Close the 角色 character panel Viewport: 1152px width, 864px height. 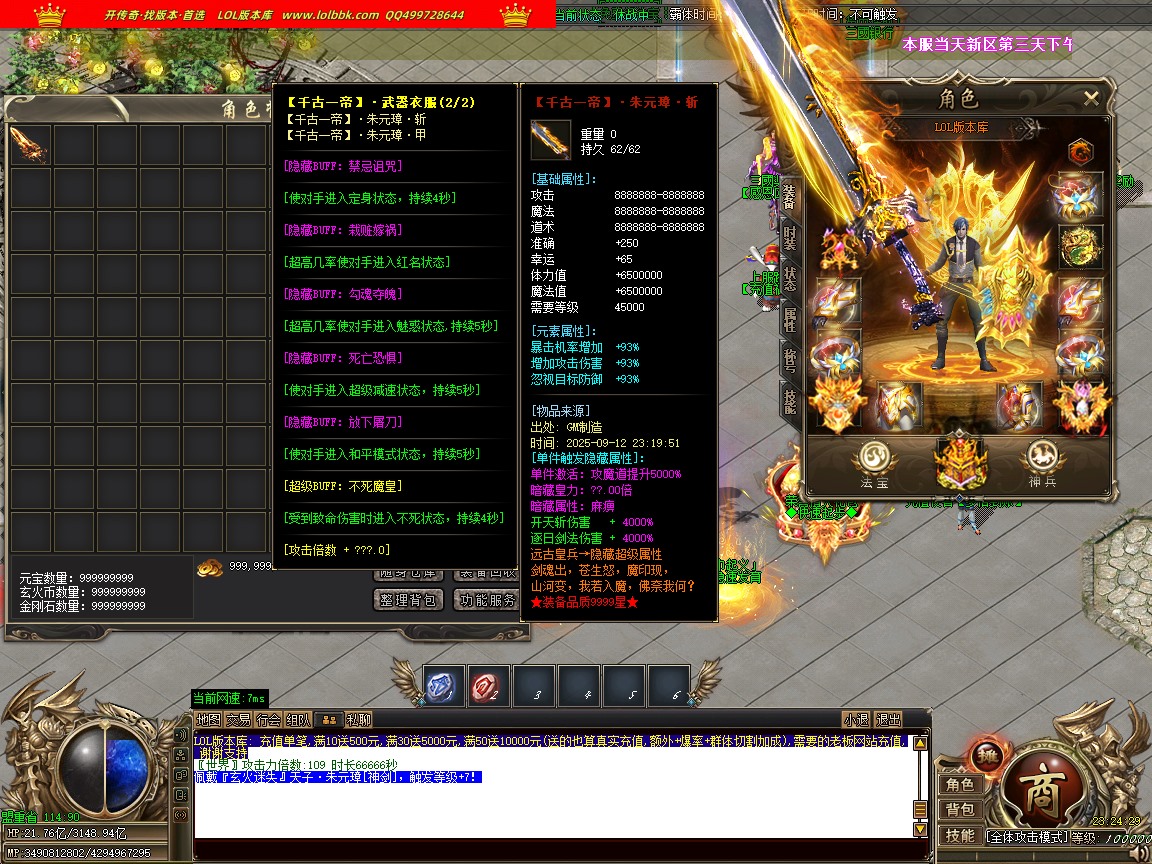click(x=1091, y=98)
